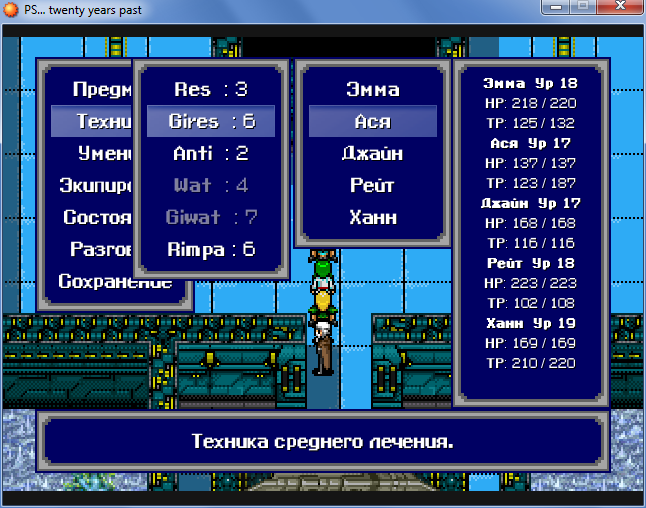Choose the Gires healing technique

(211, 121)
